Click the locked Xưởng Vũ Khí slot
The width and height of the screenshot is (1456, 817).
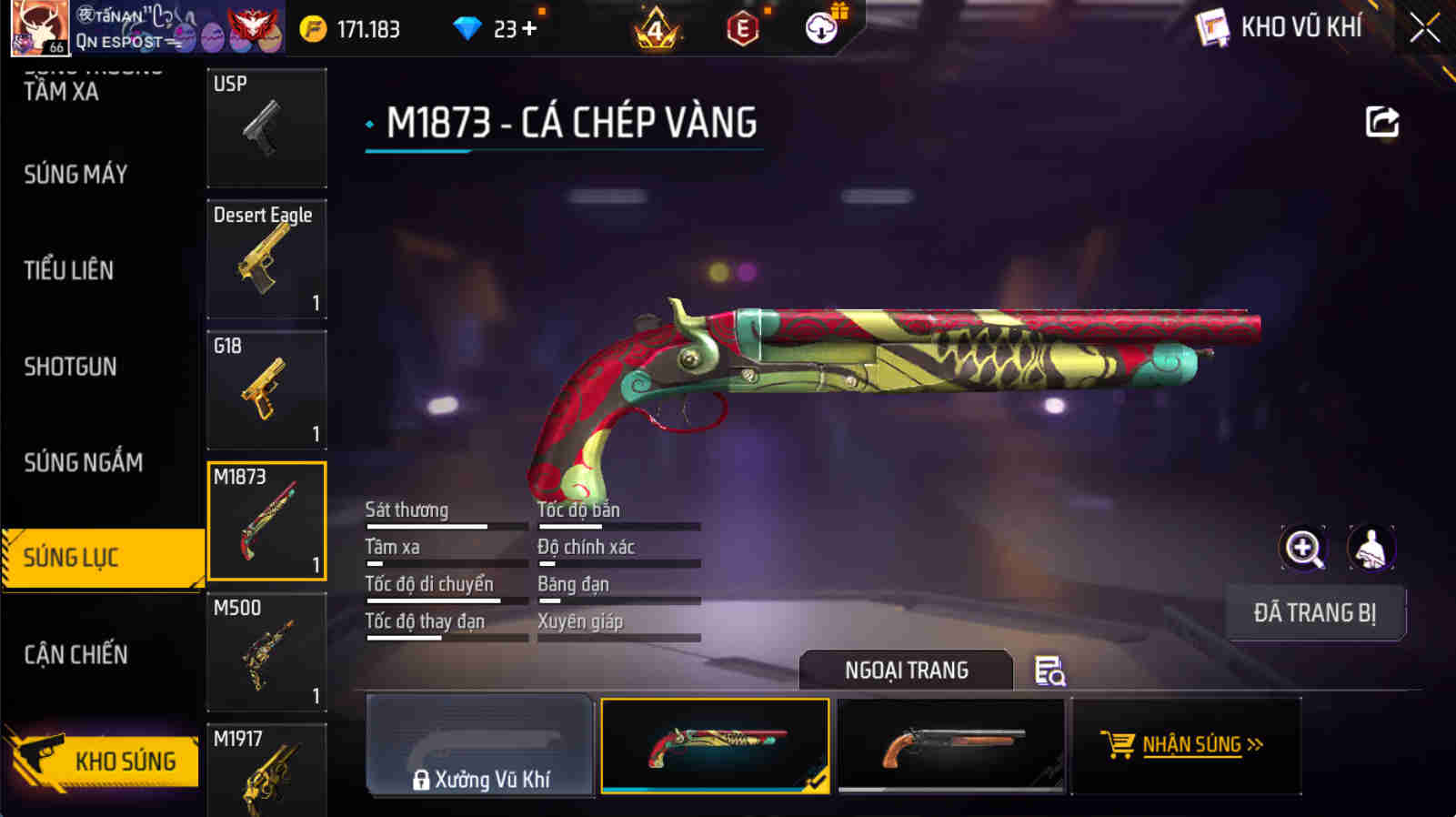point(479,745)
